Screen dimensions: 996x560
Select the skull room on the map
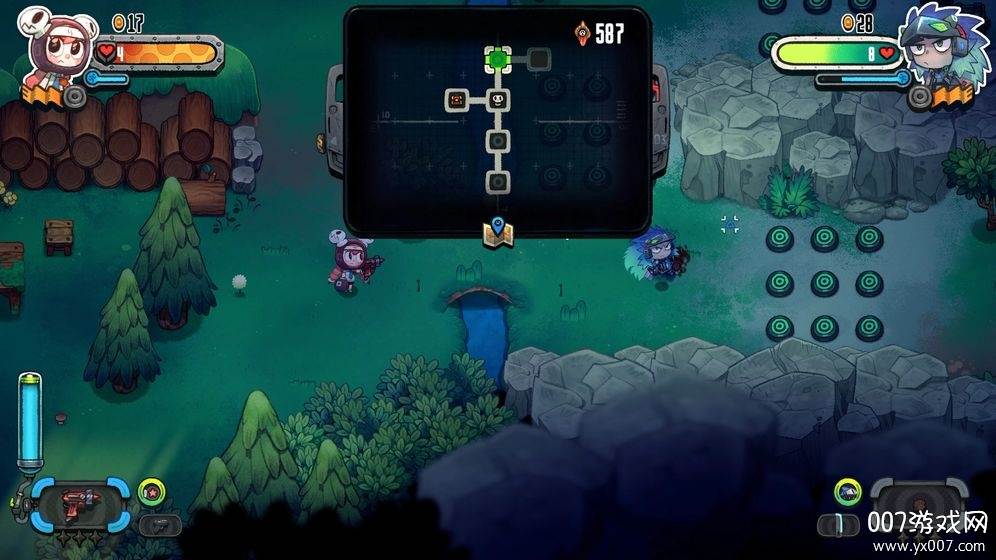click(498, 99)
